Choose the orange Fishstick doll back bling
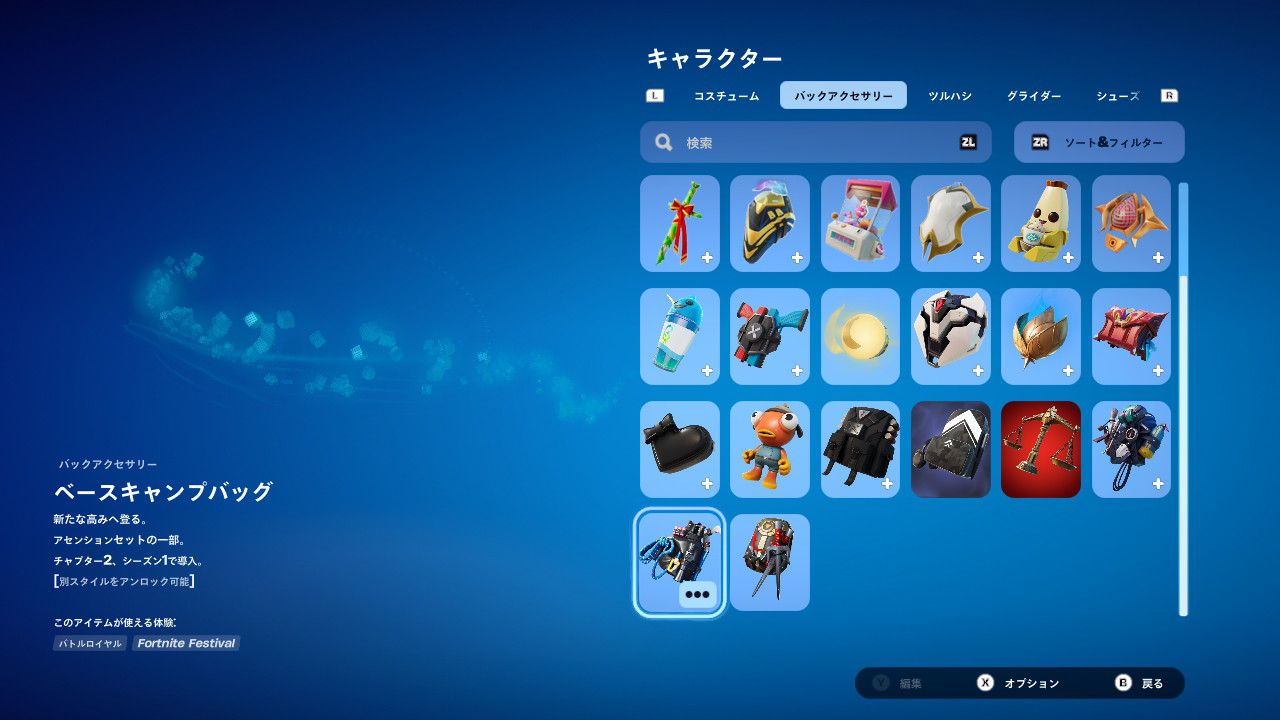Screen dimensions: 1280x720 770,449
